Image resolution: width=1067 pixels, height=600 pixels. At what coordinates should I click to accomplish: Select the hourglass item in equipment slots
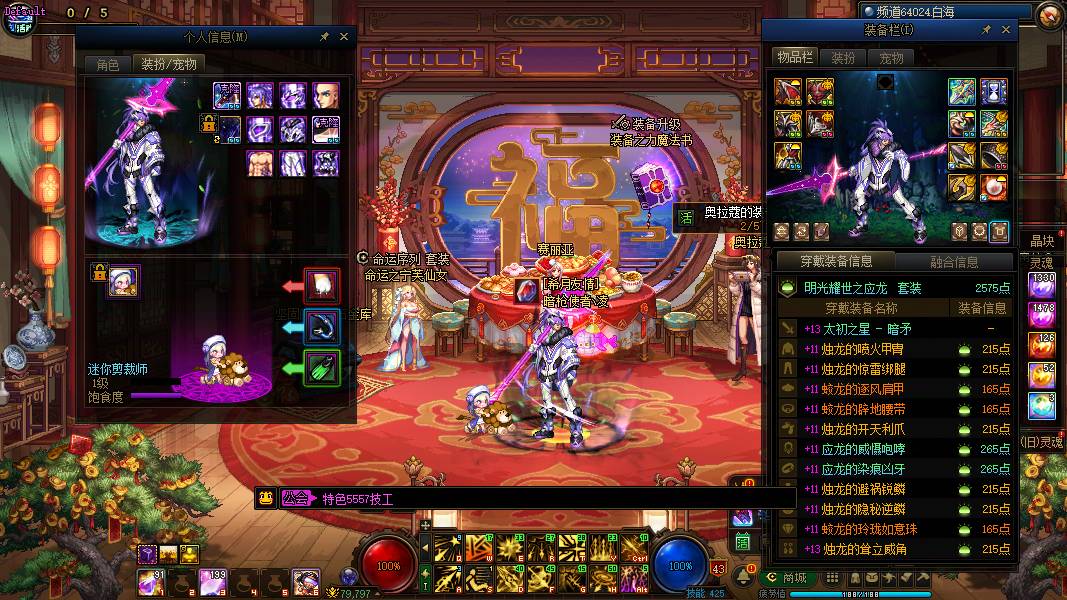994,92
